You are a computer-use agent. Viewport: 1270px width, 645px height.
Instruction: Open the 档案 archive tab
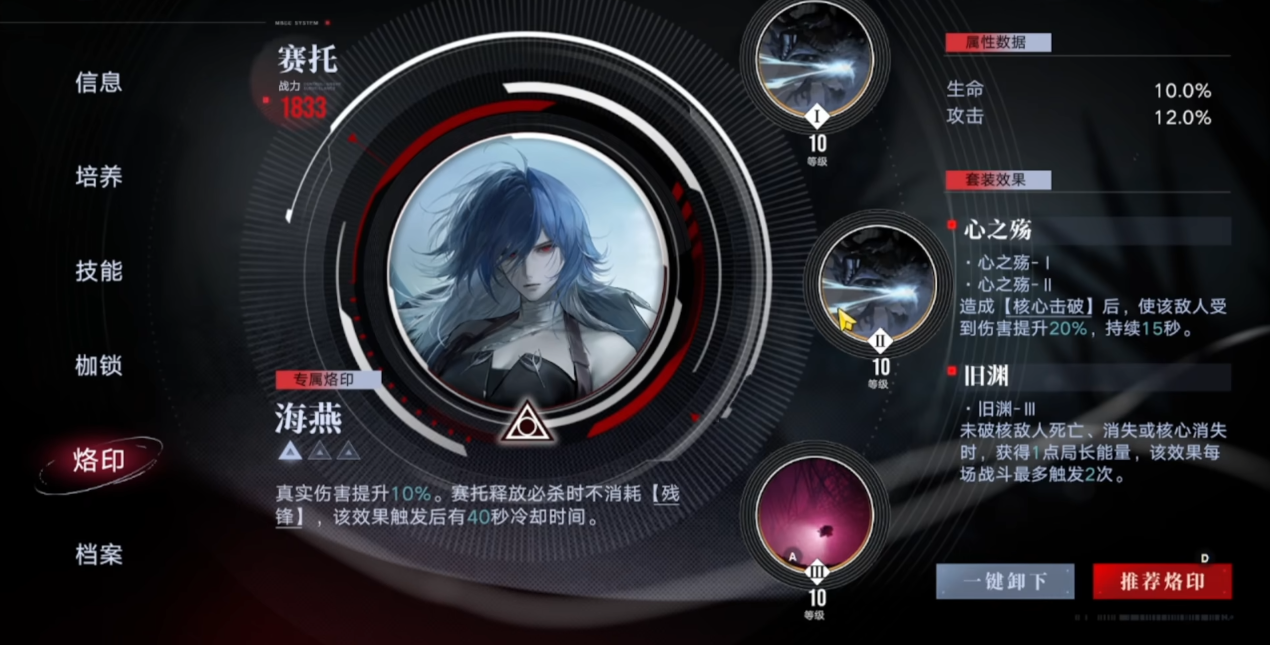pyautogui.click(x=98, y=554)
